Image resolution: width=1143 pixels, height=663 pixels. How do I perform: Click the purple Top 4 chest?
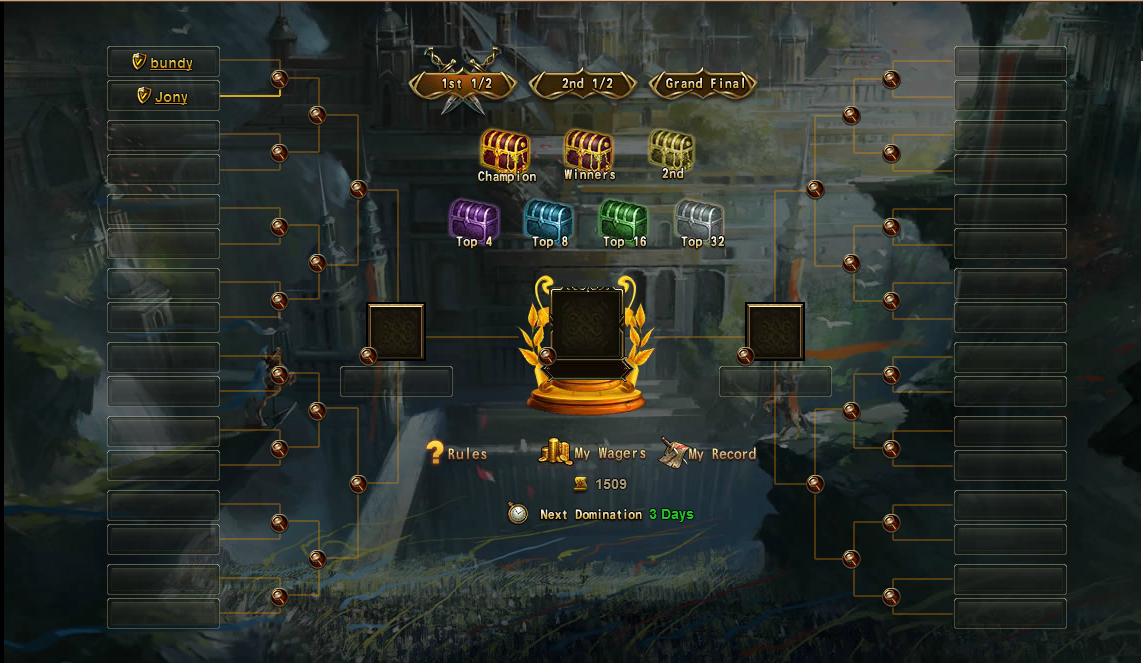[474, 219]
